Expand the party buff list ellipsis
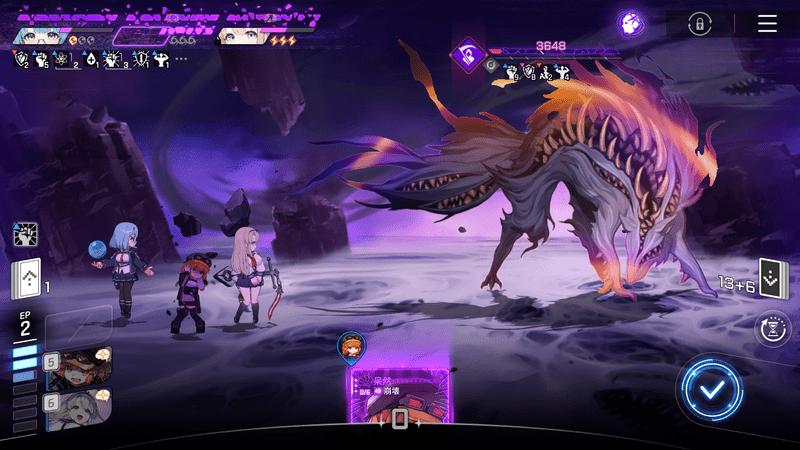This screenshot has height=450, width=800. pos(181,59)
